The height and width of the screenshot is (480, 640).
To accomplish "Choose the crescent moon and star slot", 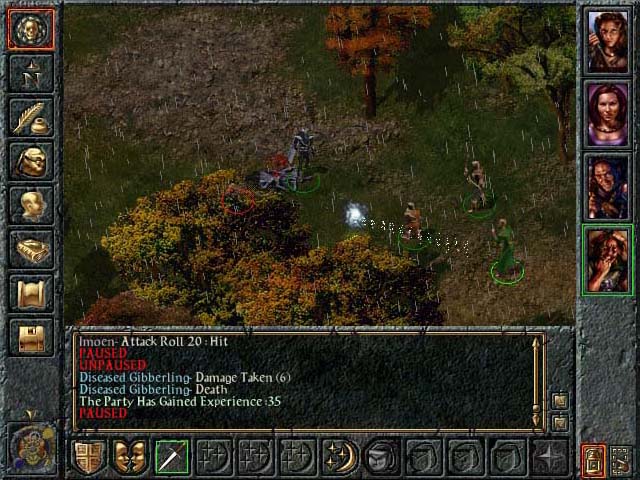I will coord(341,458).
